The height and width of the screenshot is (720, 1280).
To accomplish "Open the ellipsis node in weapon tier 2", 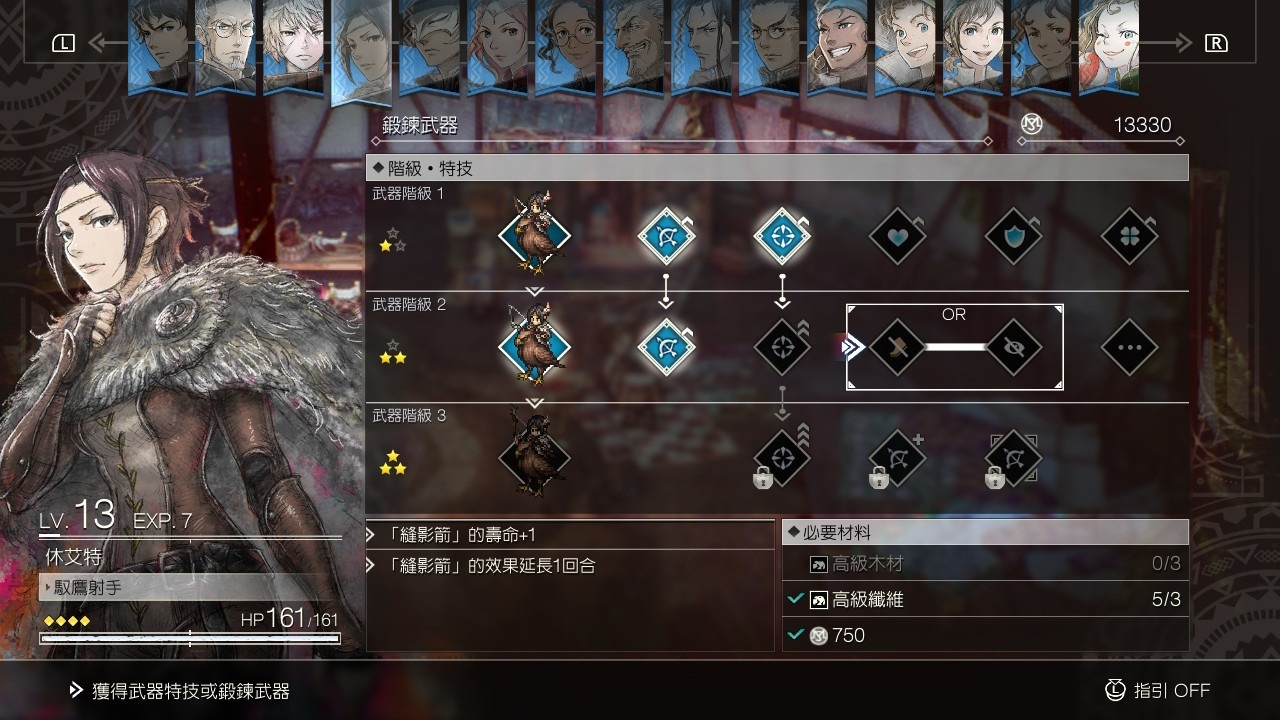I will pos(1129,349).
